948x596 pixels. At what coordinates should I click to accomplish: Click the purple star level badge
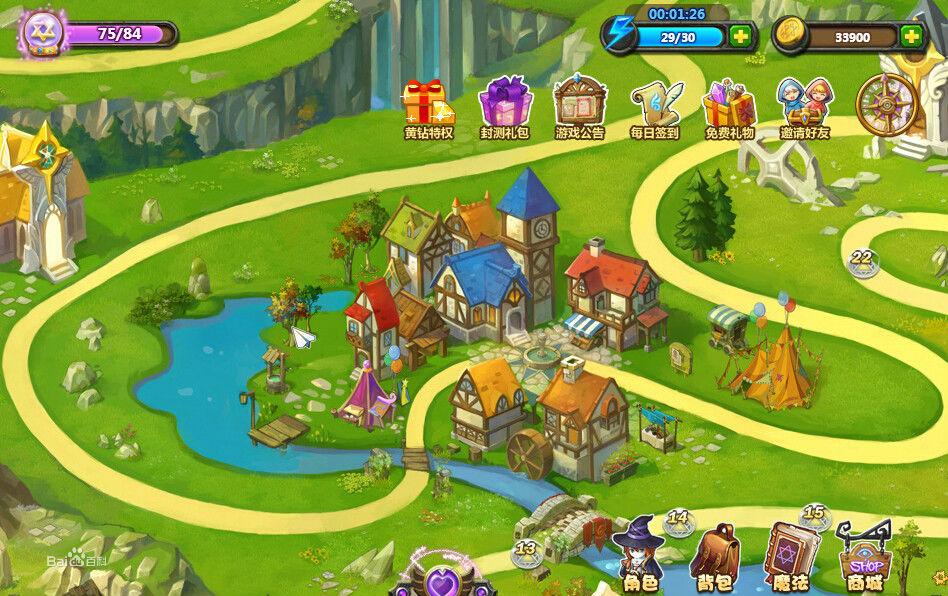pos(43,32)
